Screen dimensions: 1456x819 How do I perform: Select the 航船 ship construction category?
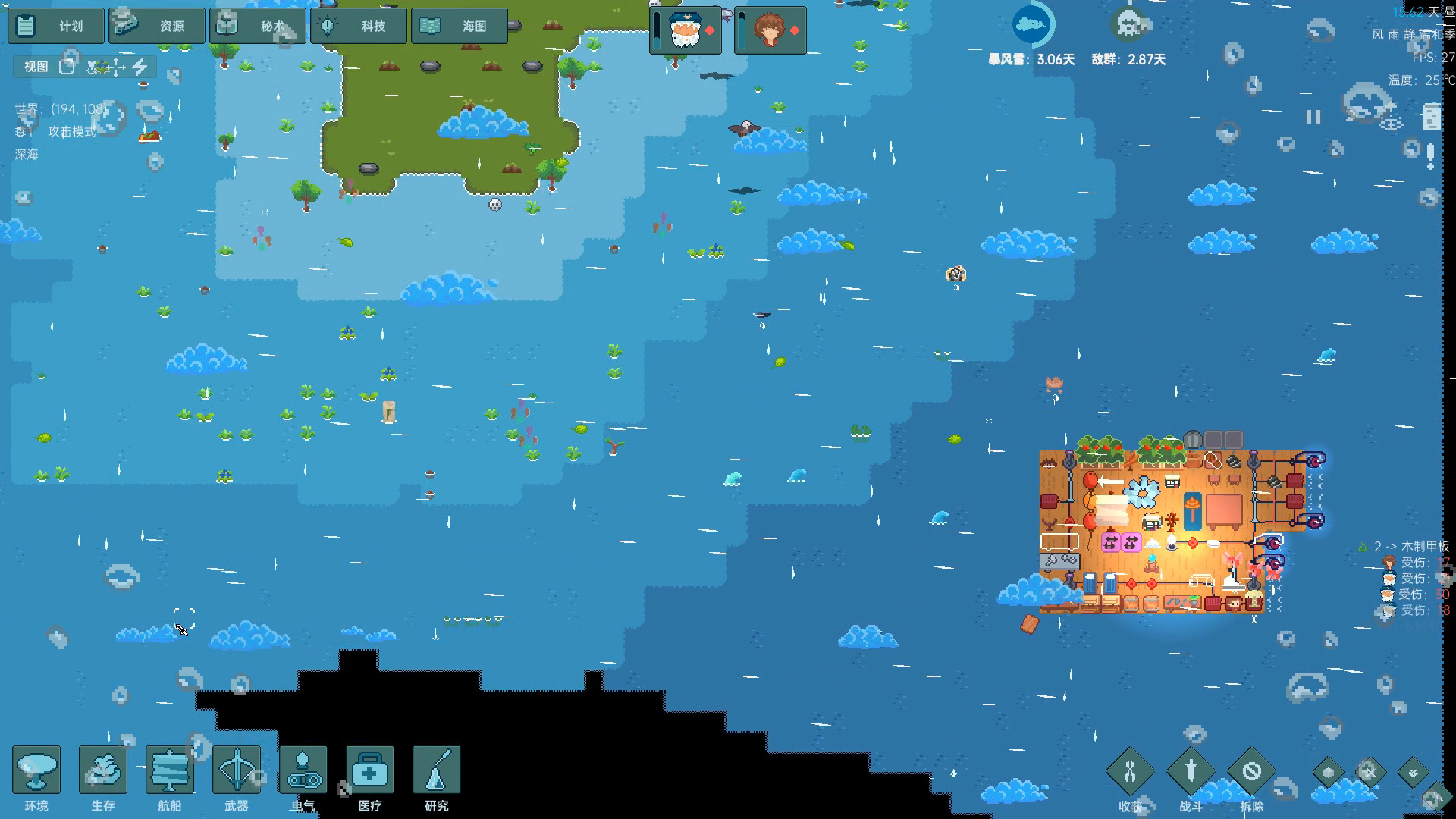pyautogui.click(x=169, y=769)
